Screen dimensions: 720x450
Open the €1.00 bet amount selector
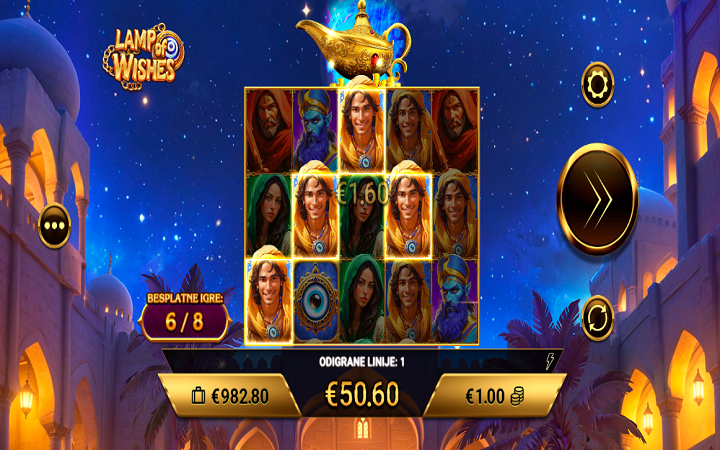(x=494, y=395)
